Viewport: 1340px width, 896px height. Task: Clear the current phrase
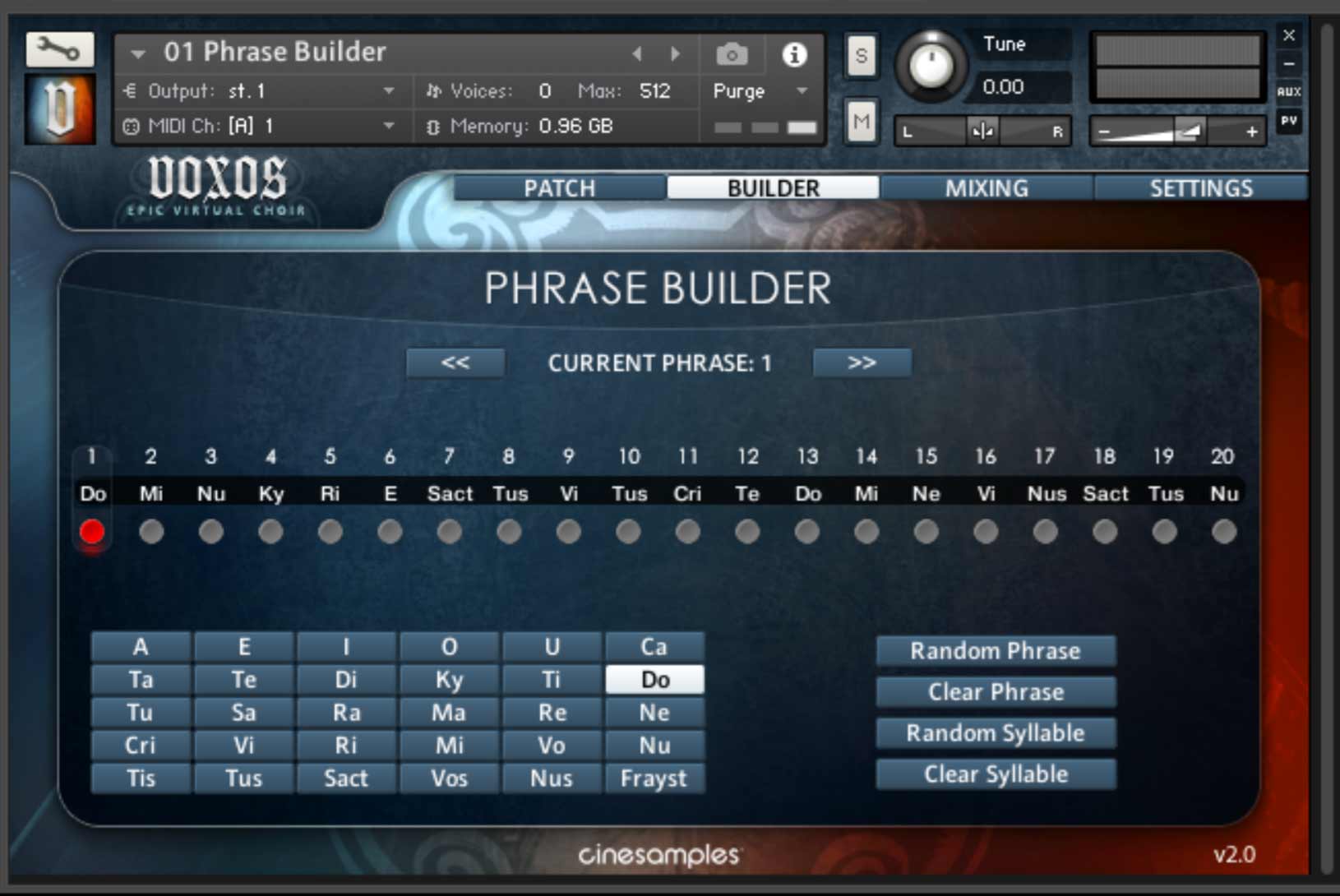click(x=995, y=692)
